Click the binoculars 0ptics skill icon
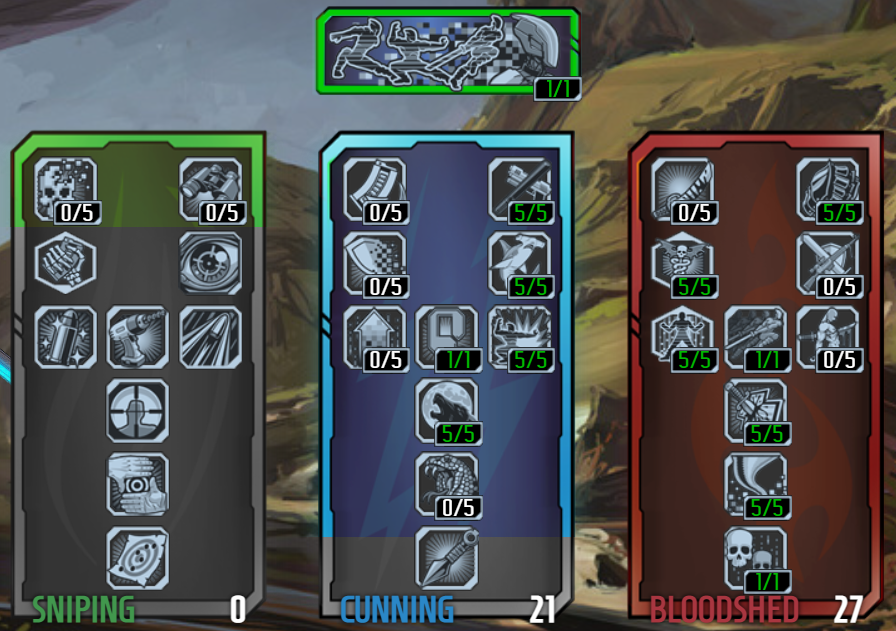 click(210, 188)
